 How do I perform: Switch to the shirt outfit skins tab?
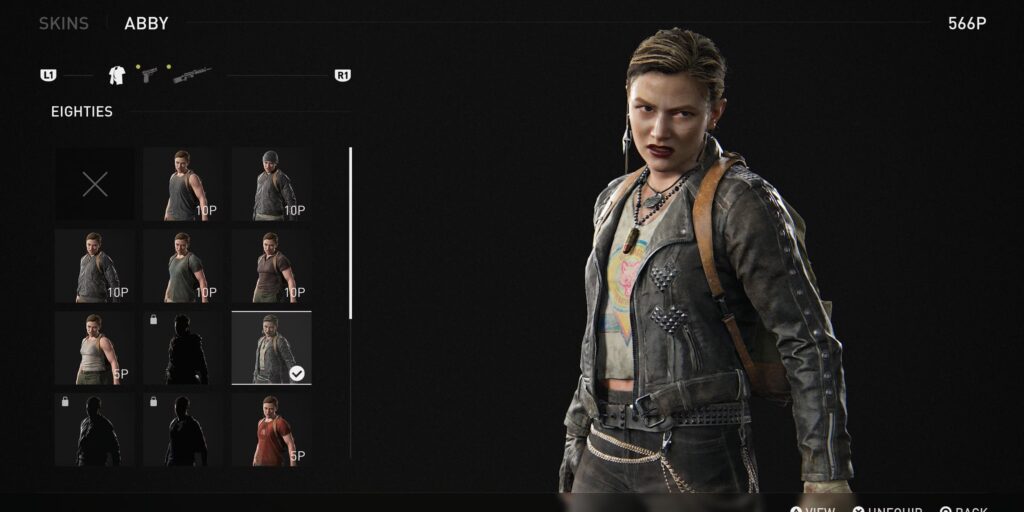point(116,75)
